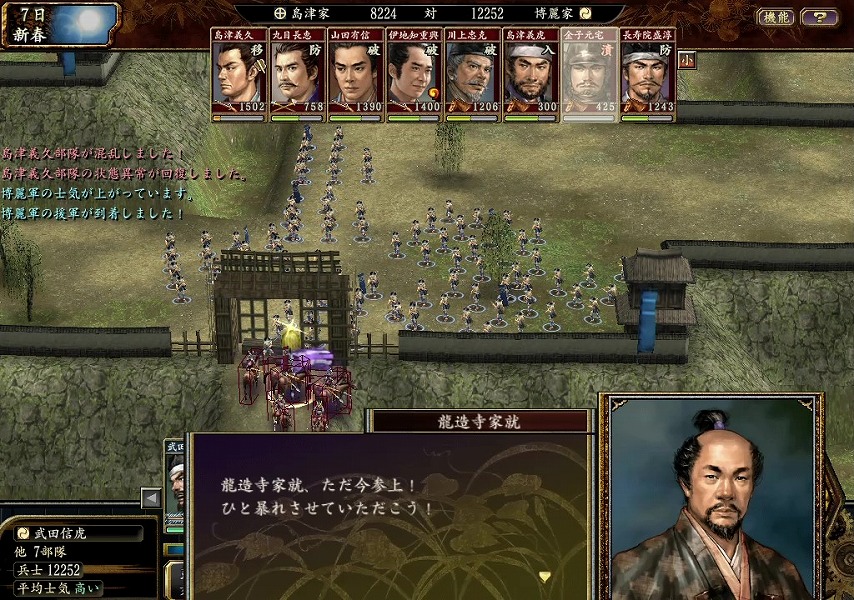854x600 pixels.
Task: Select the routed 金子元宅 unit card
Action: [x=589, y=76]
